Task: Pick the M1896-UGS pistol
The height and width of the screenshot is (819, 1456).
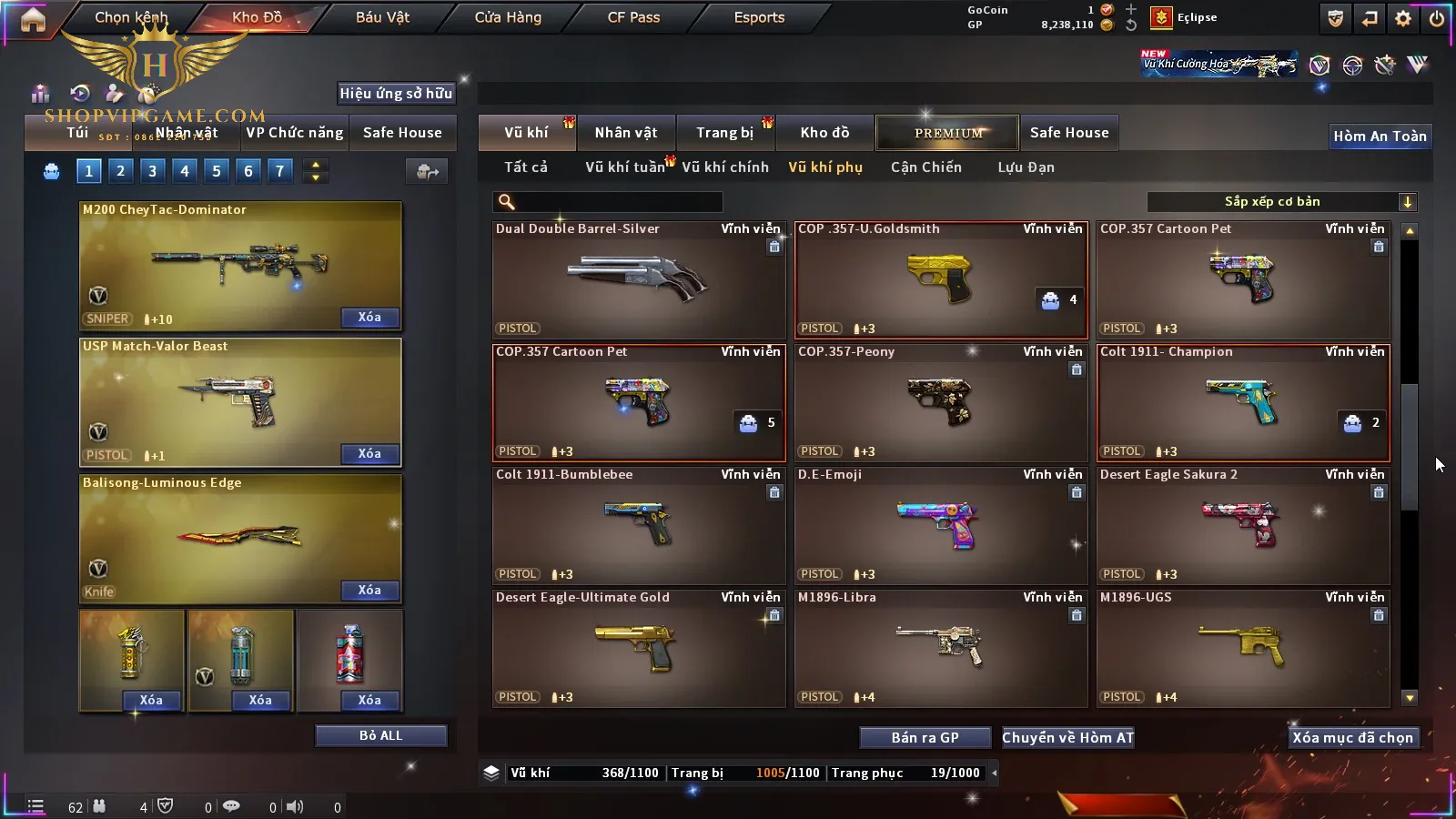Action: [1242, 648]
